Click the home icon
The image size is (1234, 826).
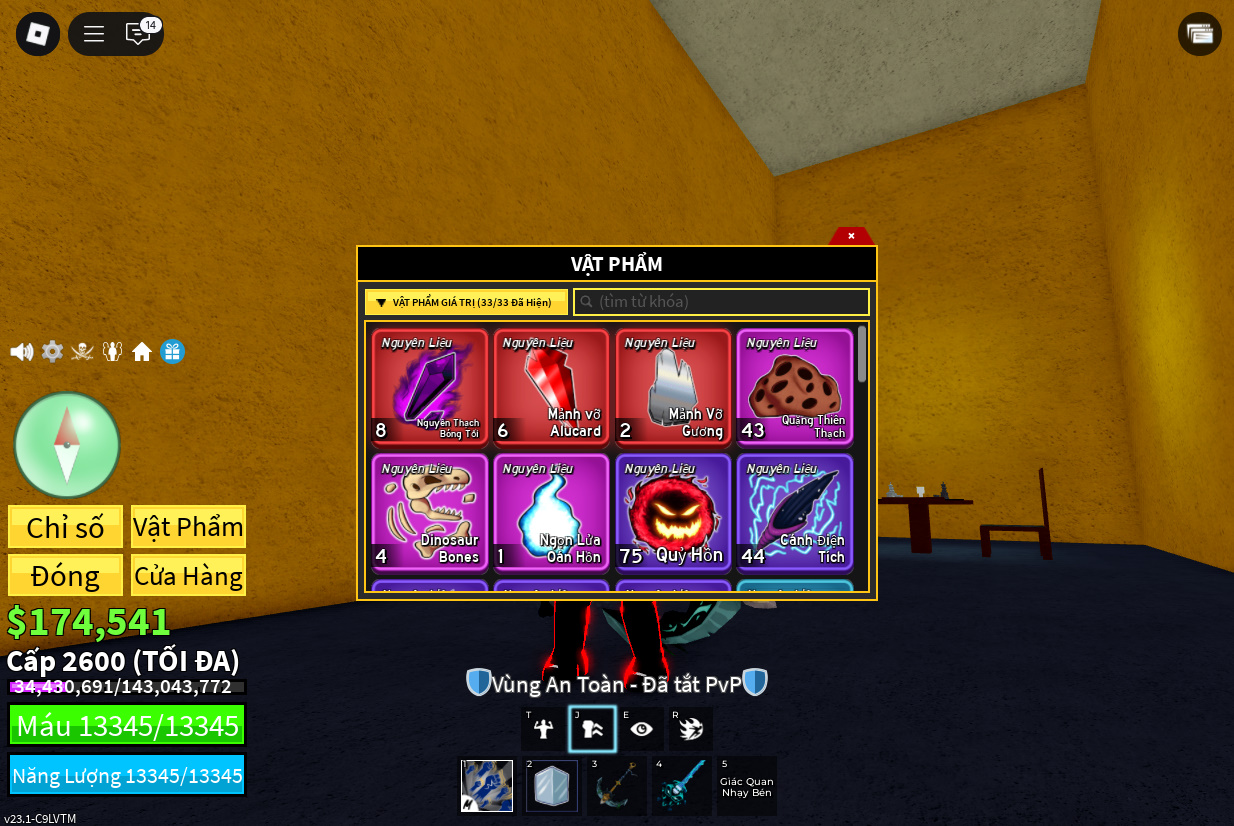tap(142, 352)
